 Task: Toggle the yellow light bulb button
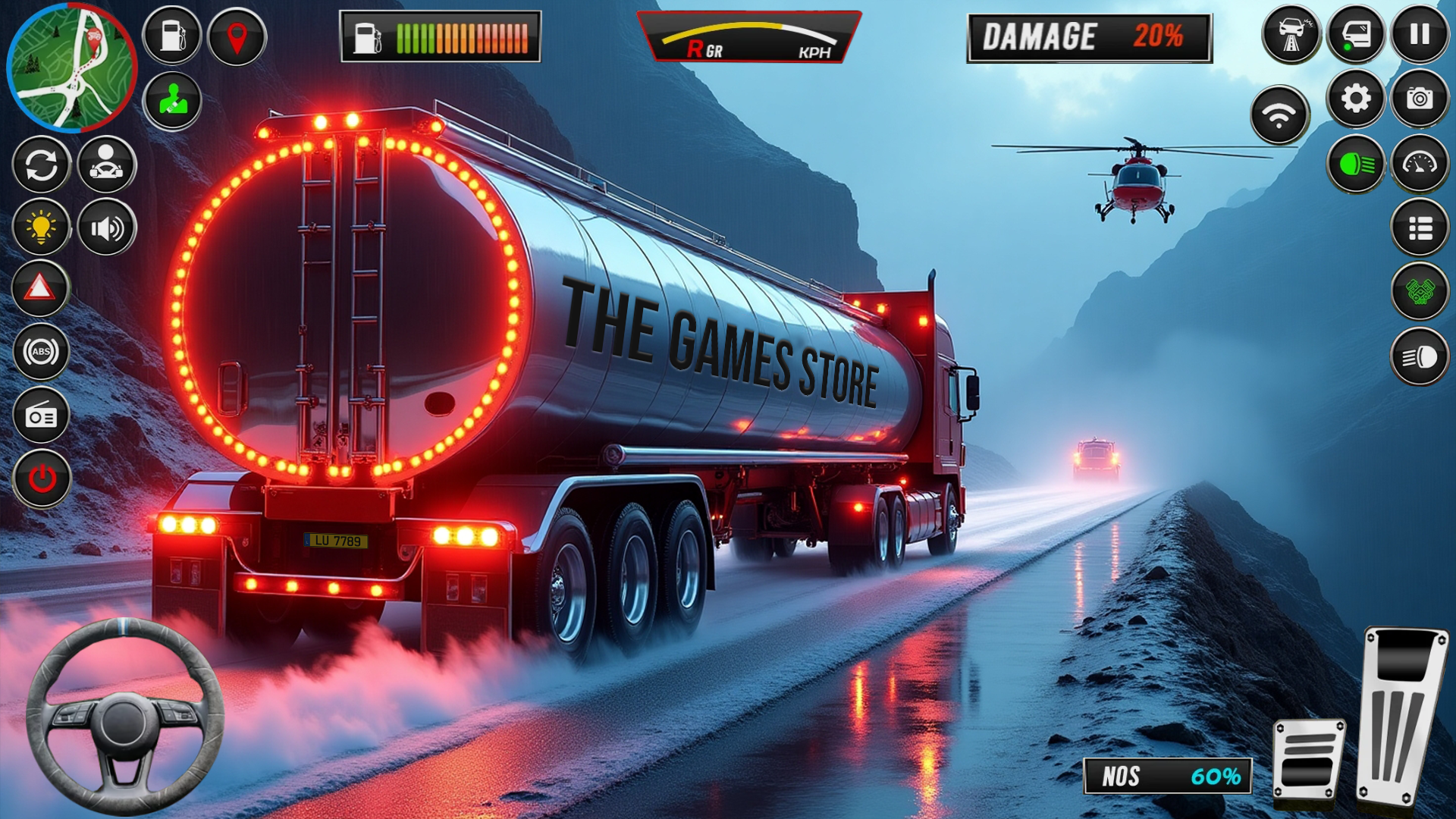click(x=42, y=227)
